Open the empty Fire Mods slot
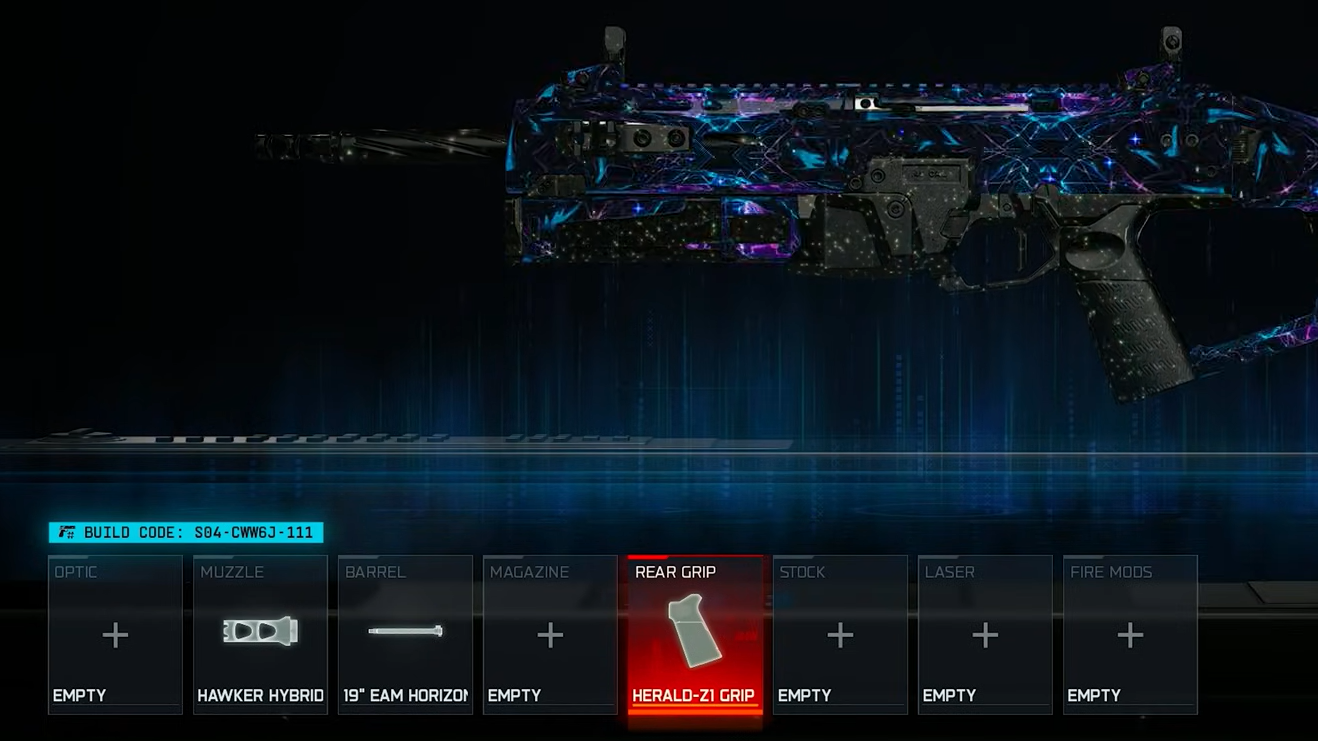Image resolution: width=1318 pixels, height=741 pixels. 1130,634
